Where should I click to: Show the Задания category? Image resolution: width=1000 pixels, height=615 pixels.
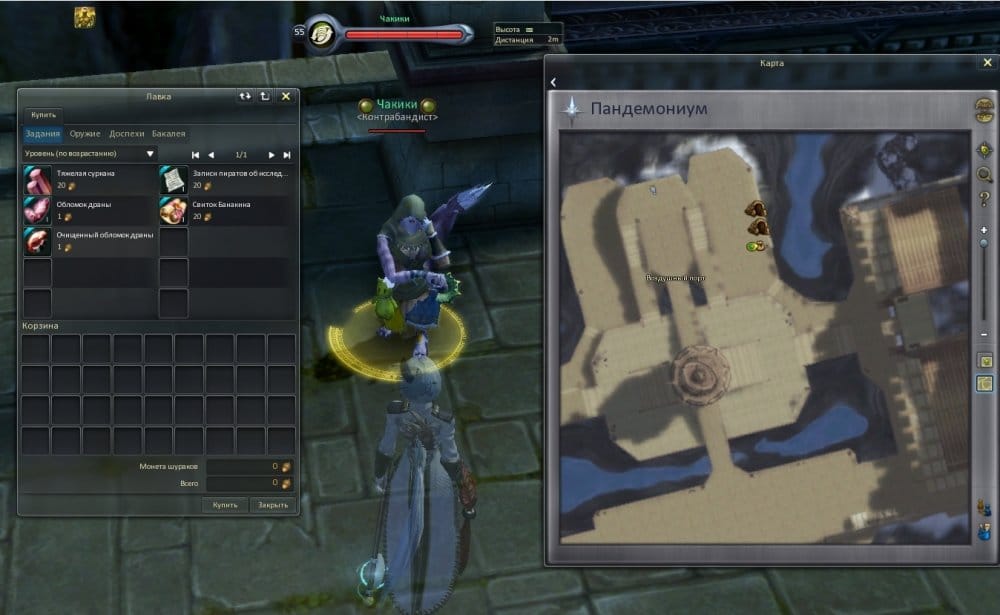[x=43, y=133]
